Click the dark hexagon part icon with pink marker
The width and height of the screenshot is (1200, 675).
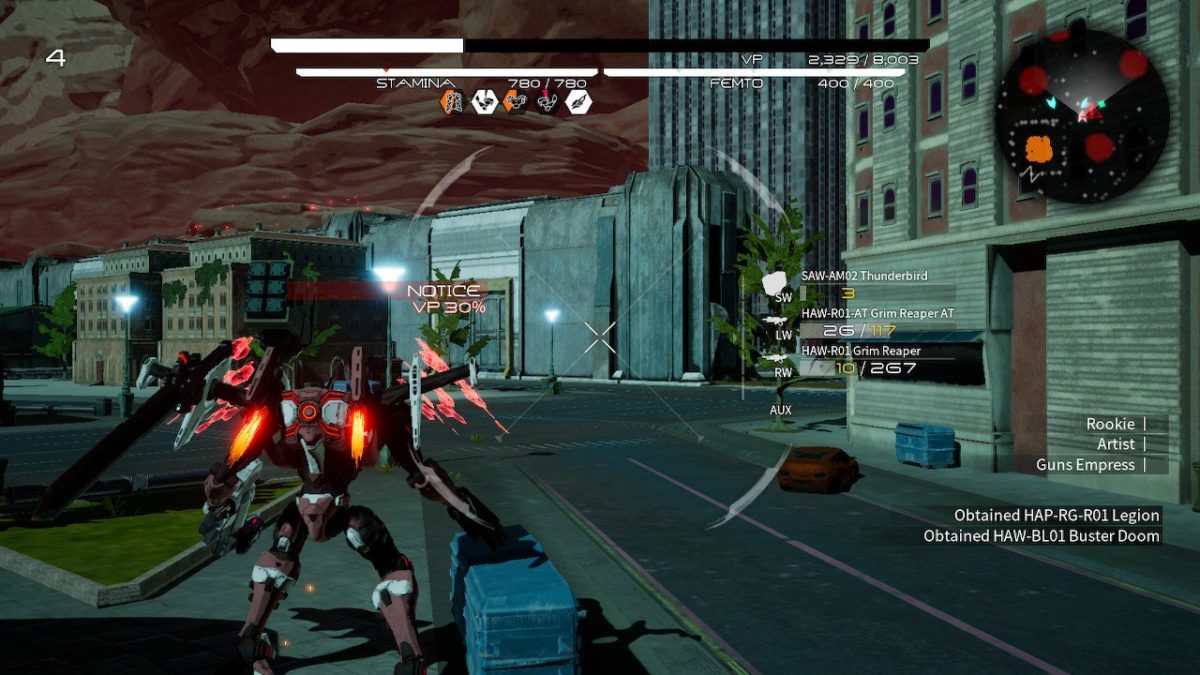[x=548, y=101]
